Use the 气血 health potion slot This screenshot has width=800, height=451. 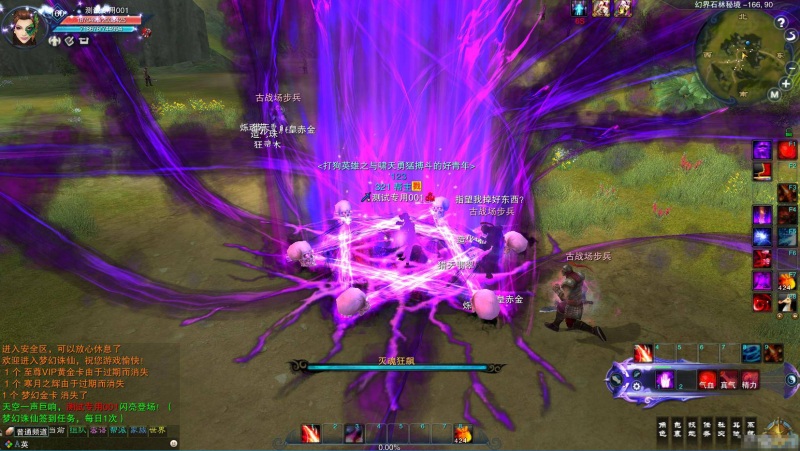[705, 381]
